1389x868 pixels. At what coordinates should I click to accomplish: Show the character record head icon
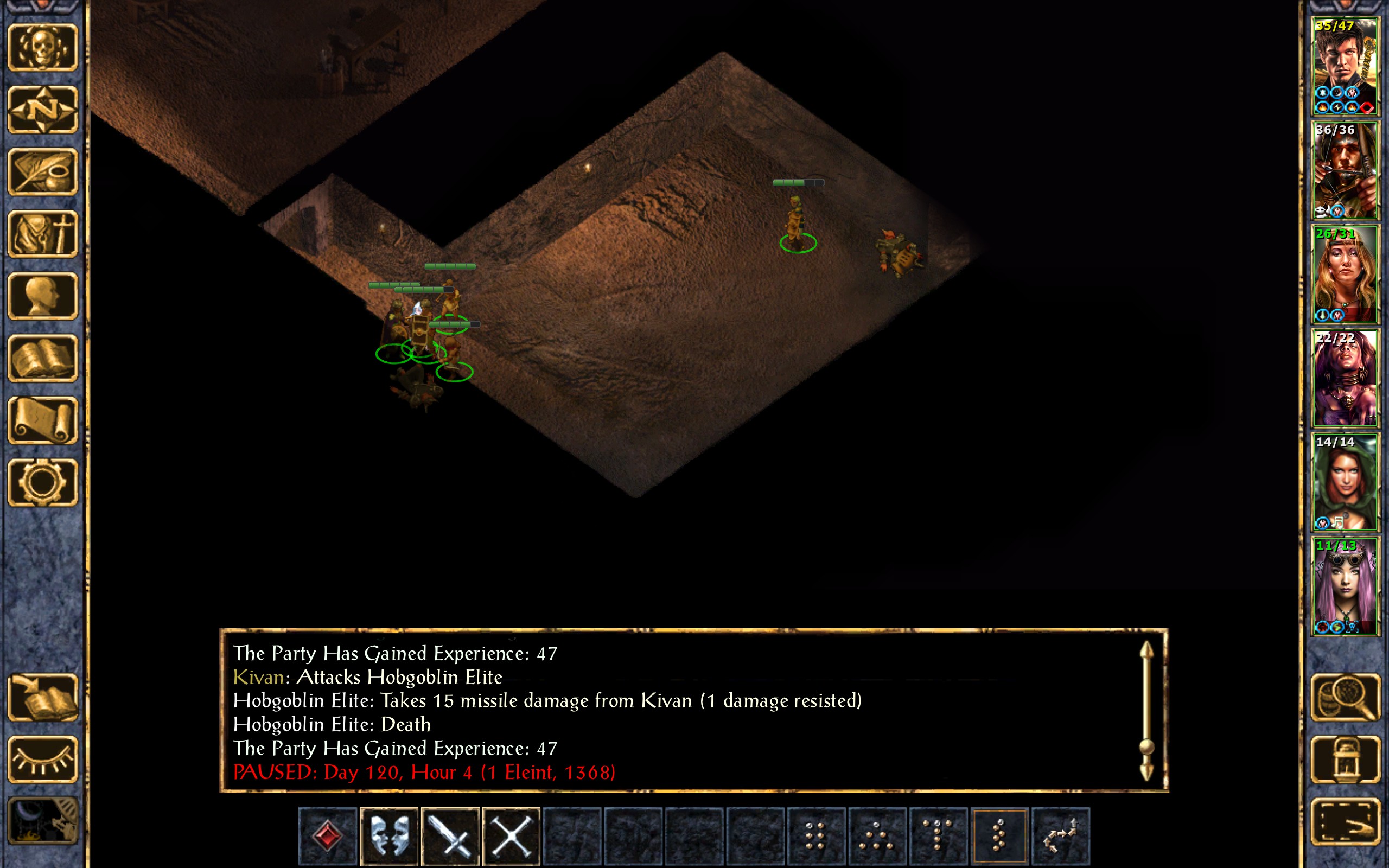[42, 296]
